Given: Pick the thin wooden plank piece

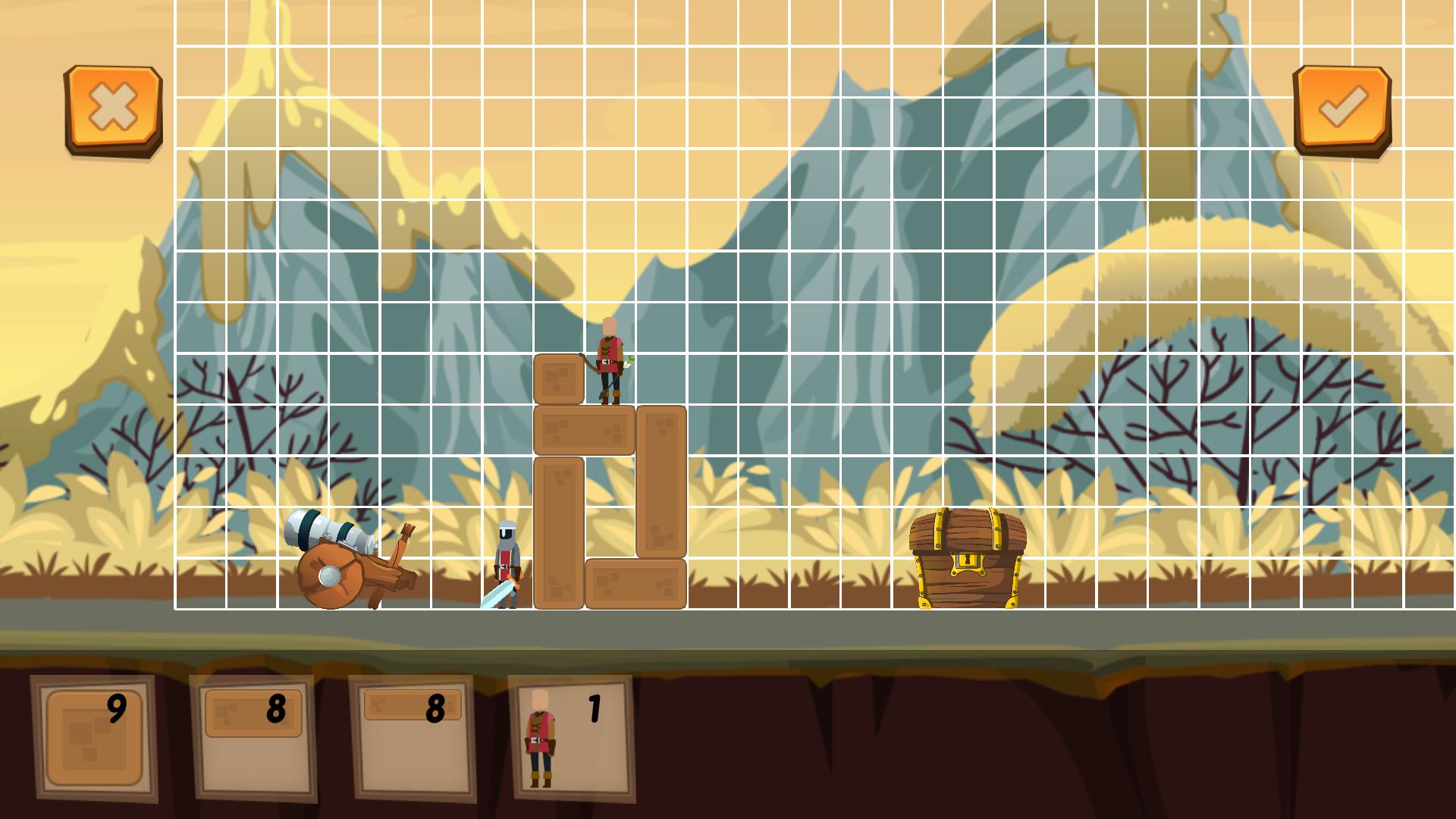Looking at the screenshot, I should (413, 738).
